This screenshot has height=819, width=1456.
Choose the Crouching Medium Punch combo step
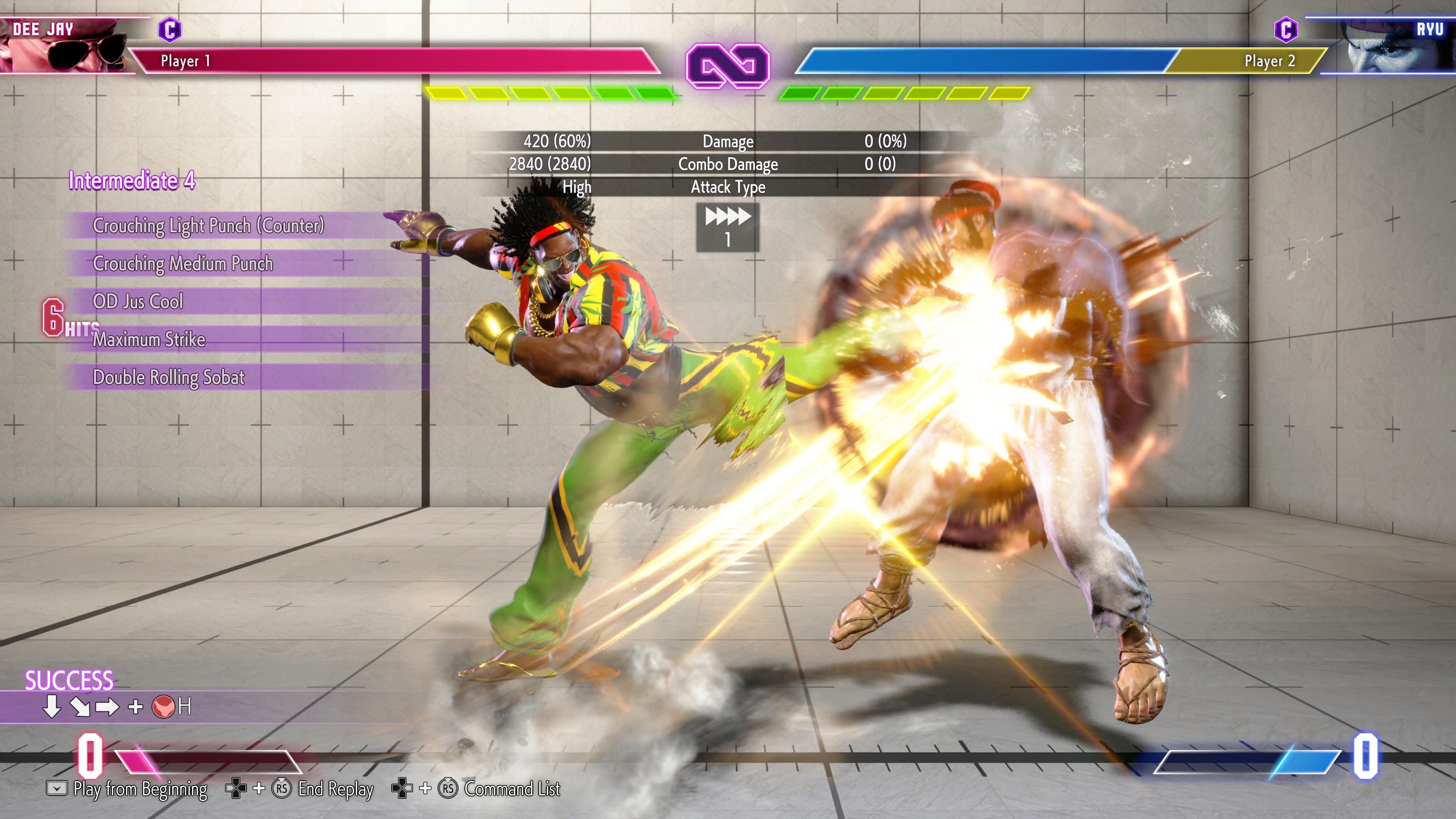click(x=182, y=264)
